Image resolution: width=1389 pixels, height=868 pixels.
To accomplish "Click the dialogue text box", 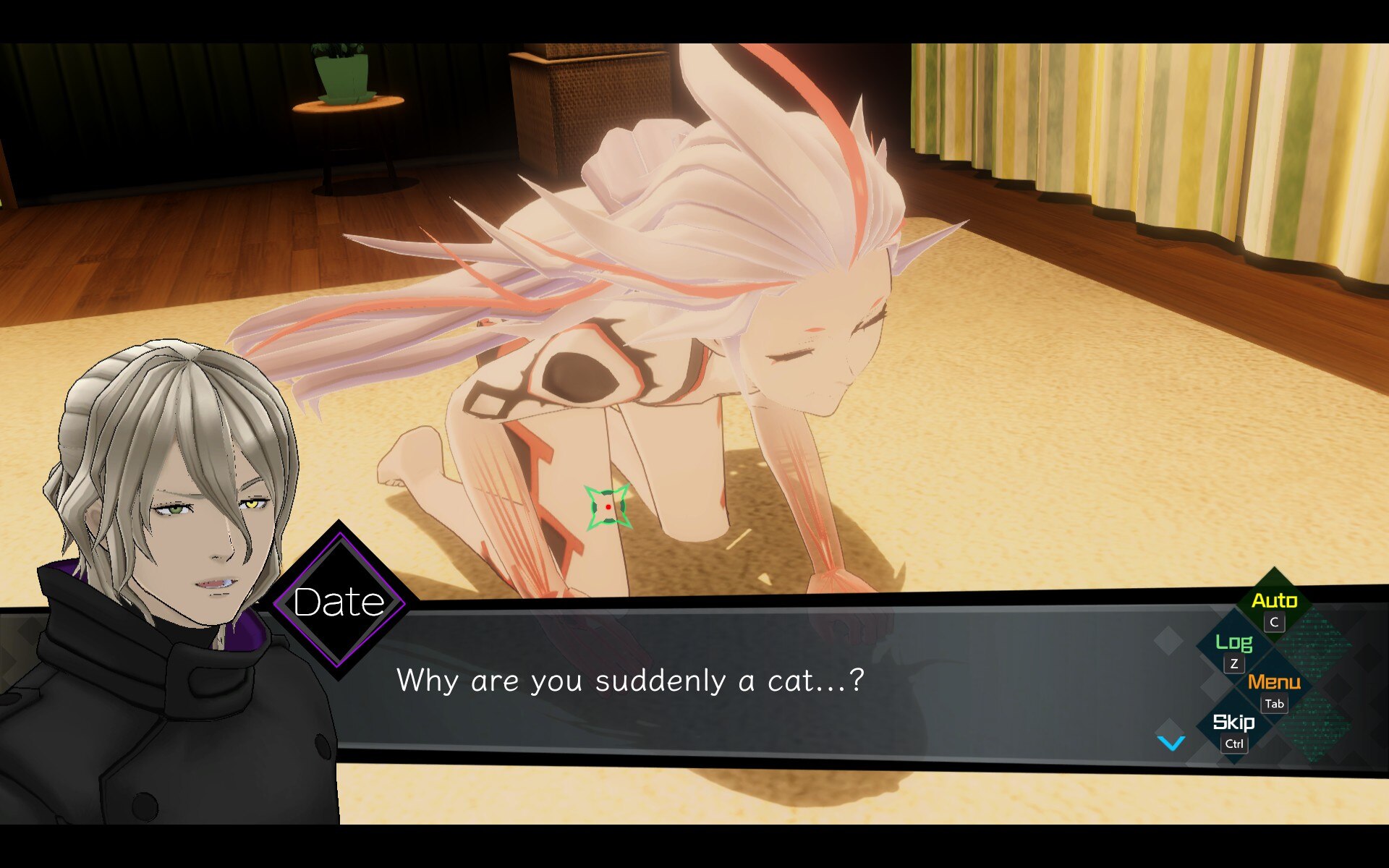I will 723,680.
